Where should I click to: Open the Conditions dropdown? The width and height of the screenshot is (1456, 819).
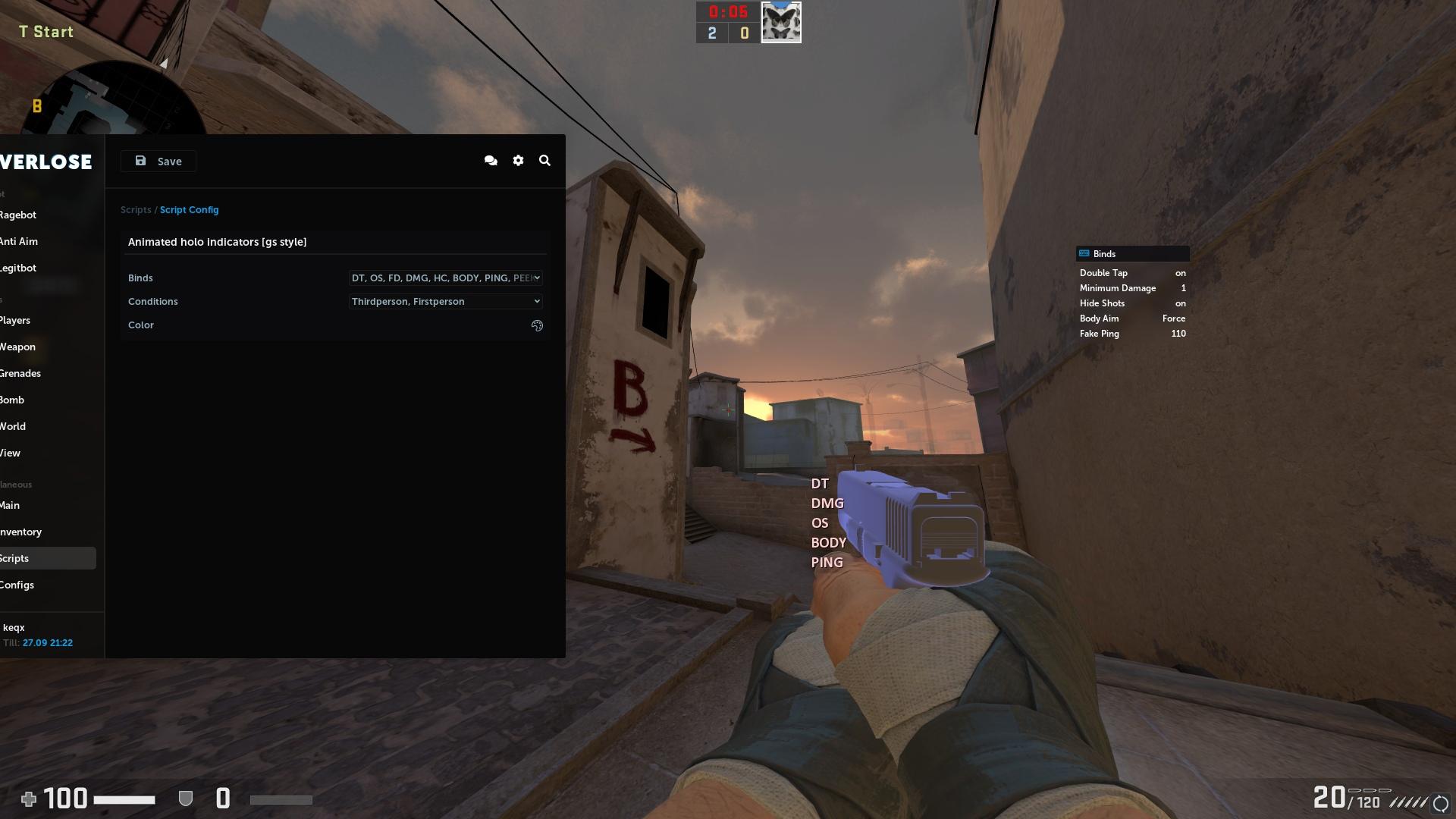point(444,301)
